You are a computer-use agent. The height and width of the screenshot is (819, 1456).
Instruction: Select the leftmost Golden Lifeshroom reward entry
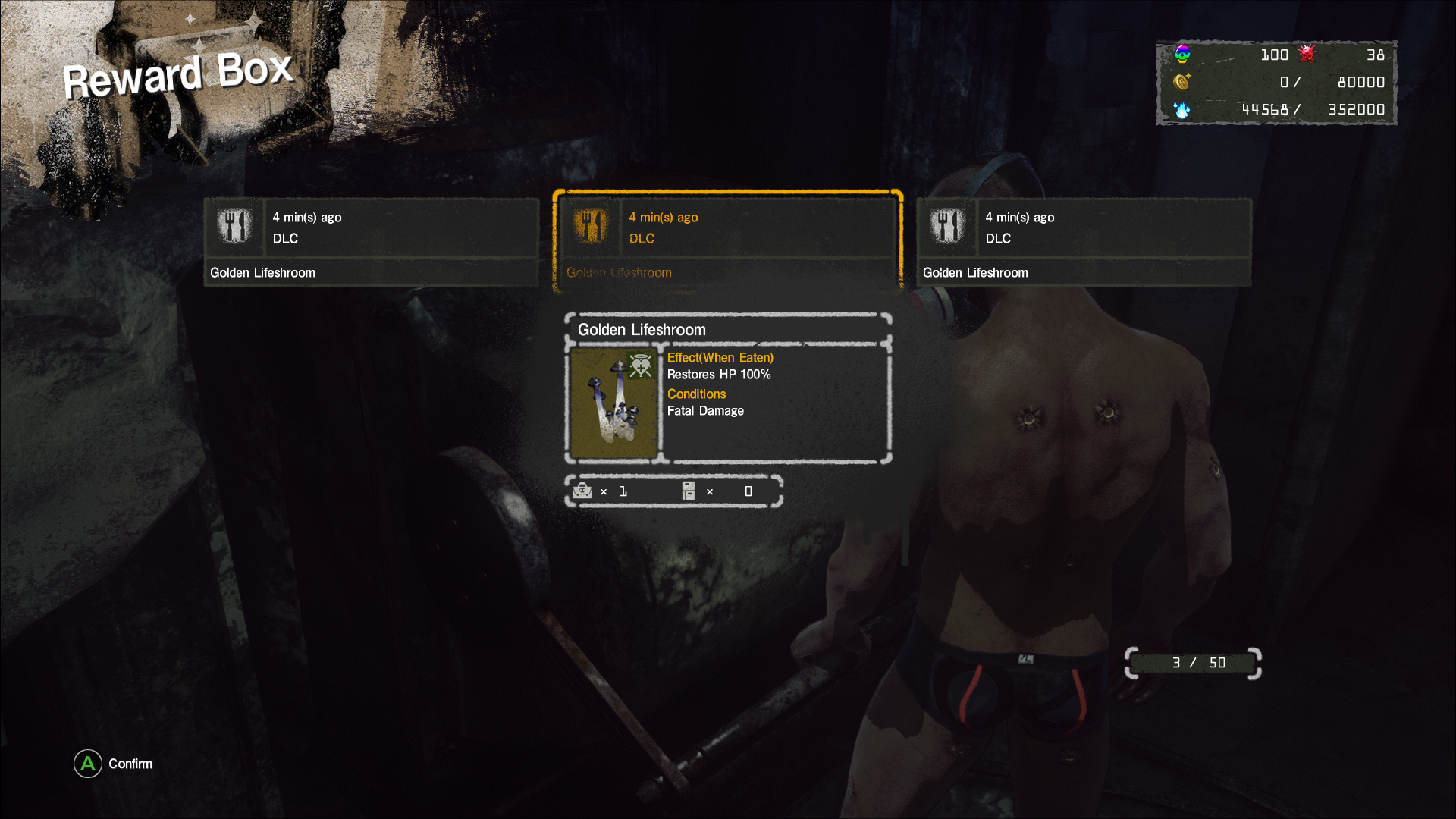372,243
